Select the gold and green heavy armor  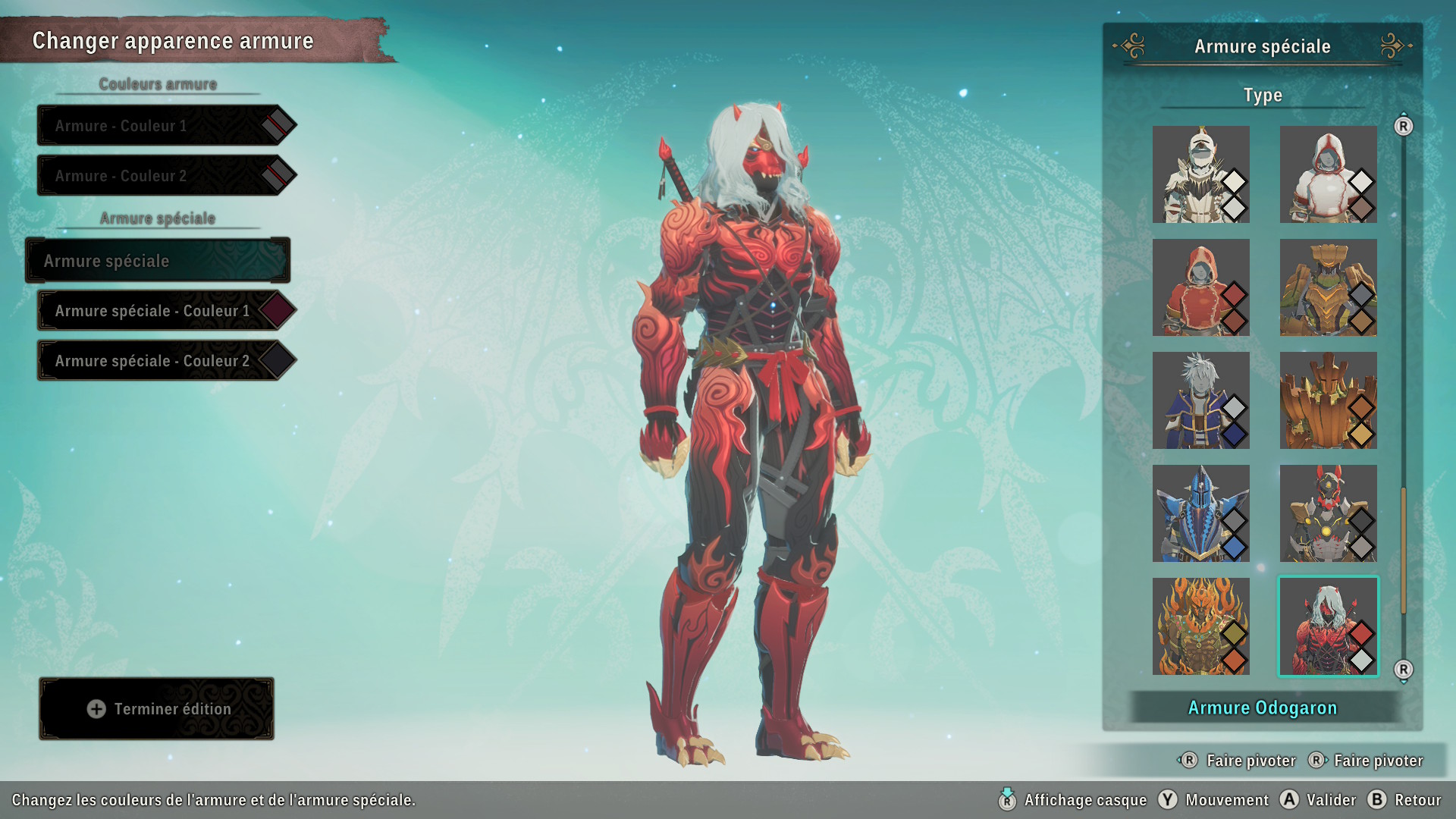[1328, 287]
